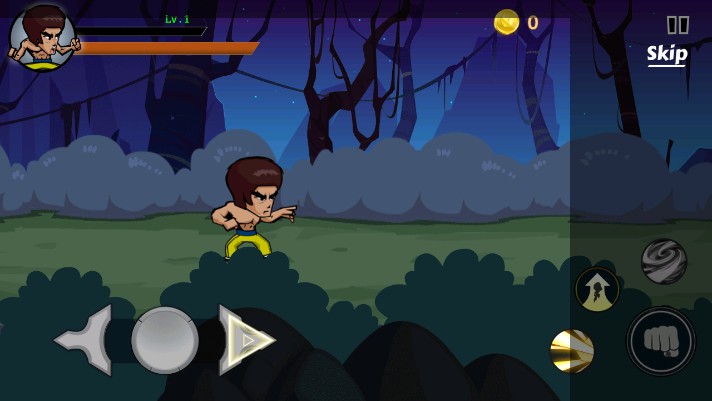Pause the game
Screen dimensions: 712x401
click(677, 25)
